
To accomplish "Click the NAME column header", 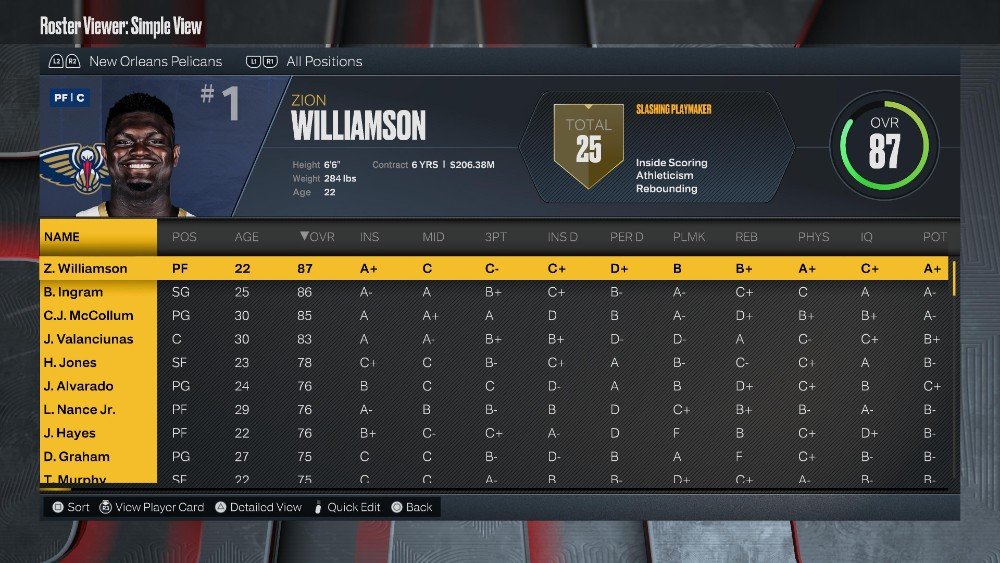I will click(62, 237).
